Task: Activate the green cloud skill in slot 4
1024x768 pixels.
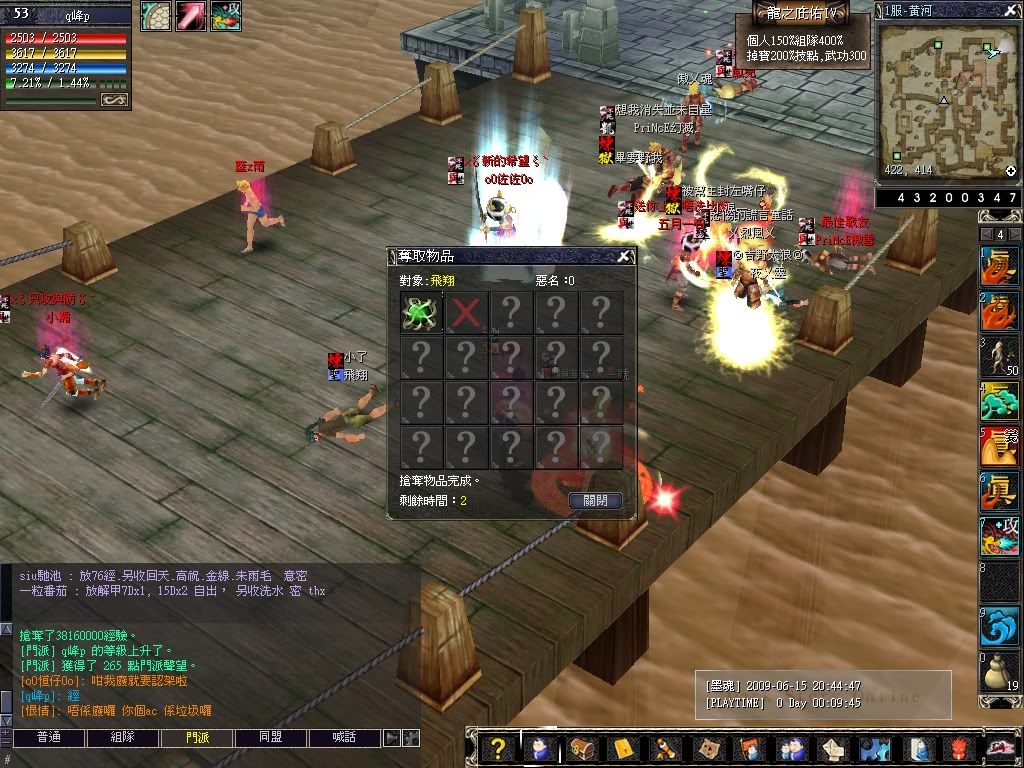Action: [x=999, y=402]
